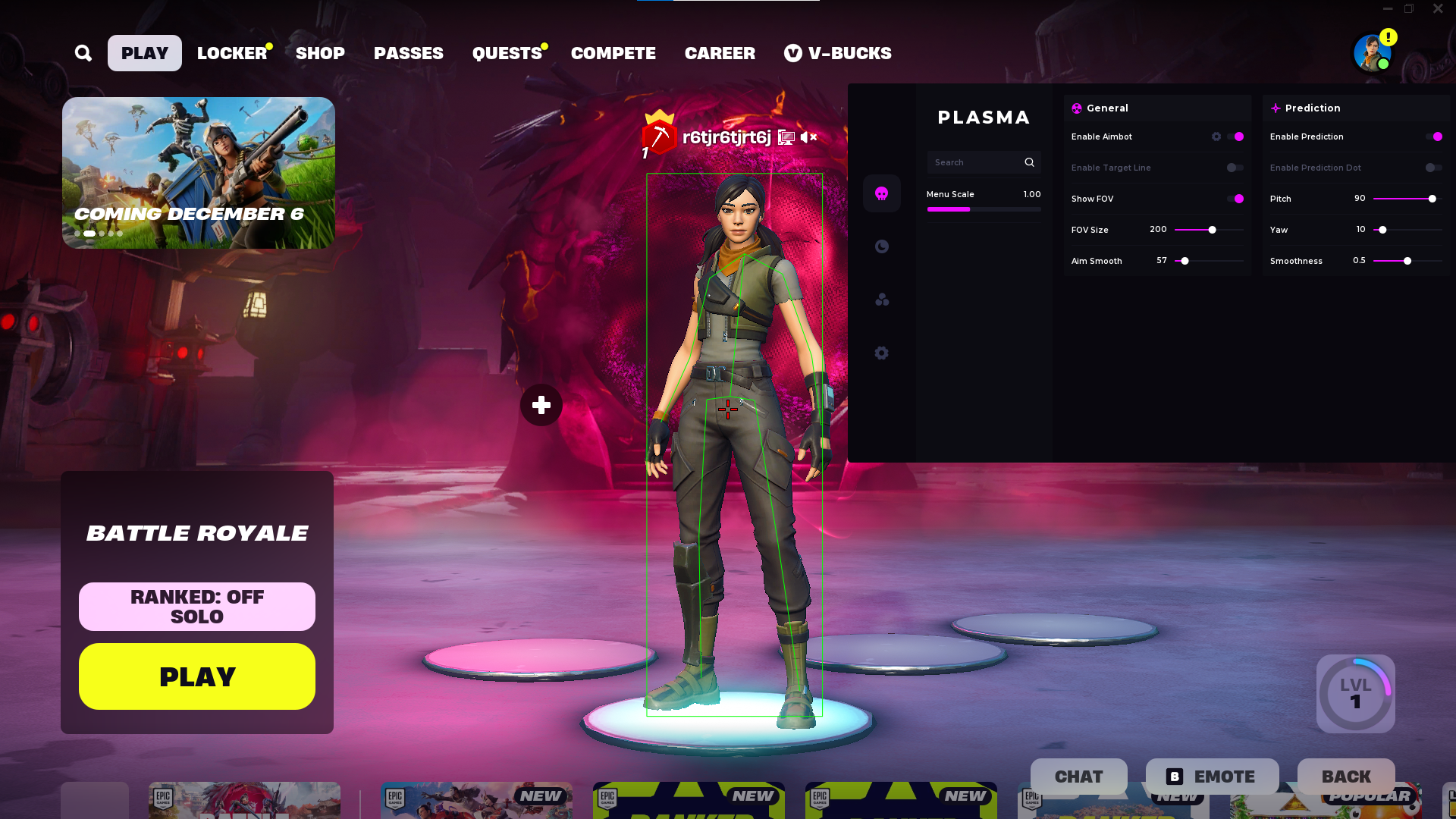Close the game window
1456x819 pixels.
[x=1438, y=9]
